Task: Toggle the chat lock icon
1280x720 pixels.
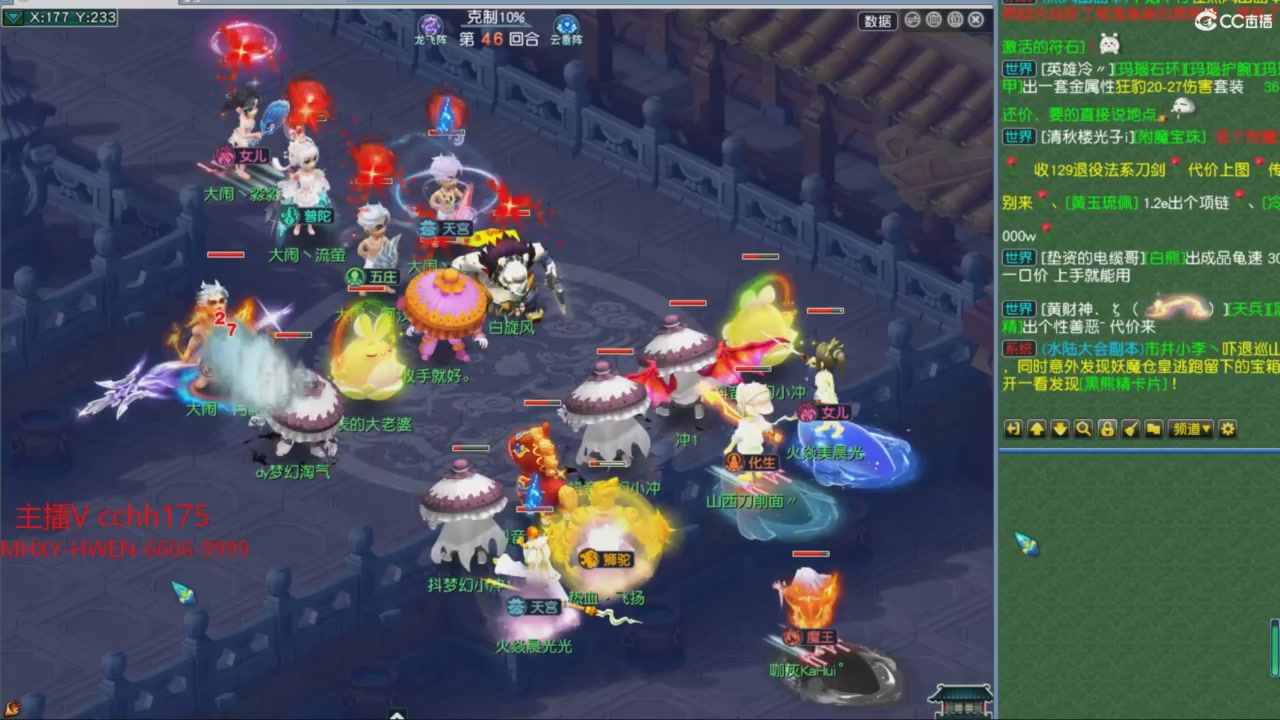Action: 1107,429
